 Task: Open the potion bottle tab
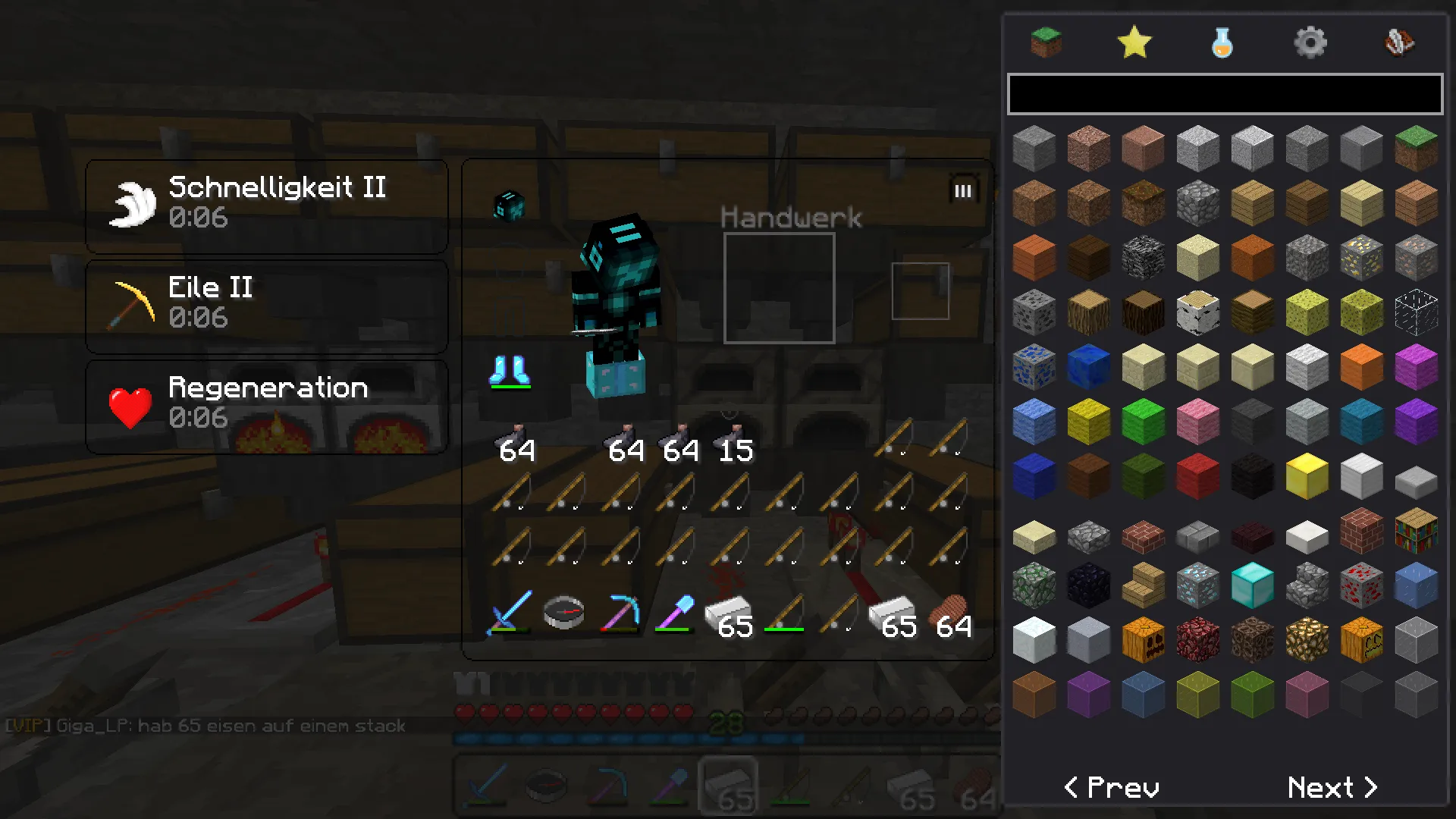point(1222,42)
